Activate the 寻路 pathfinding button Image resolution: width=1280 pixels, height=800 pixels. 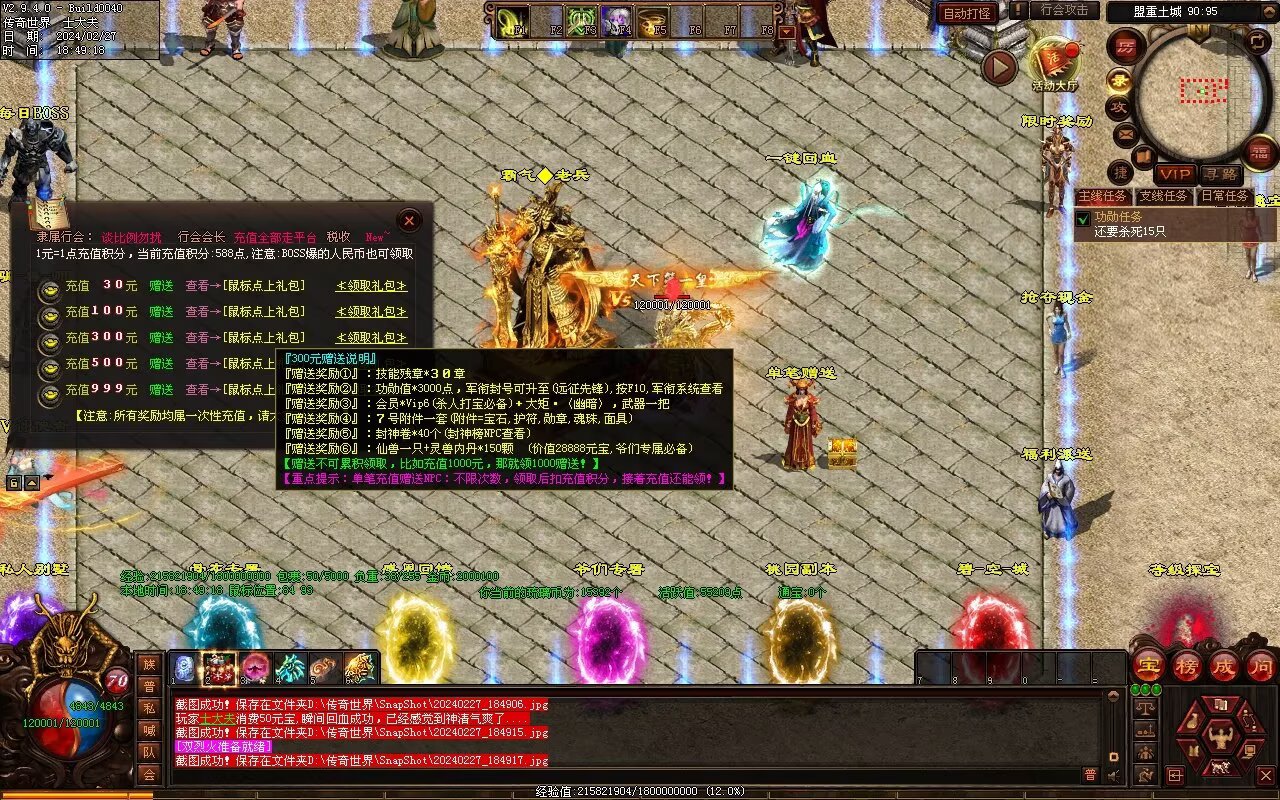(1218, 175)
